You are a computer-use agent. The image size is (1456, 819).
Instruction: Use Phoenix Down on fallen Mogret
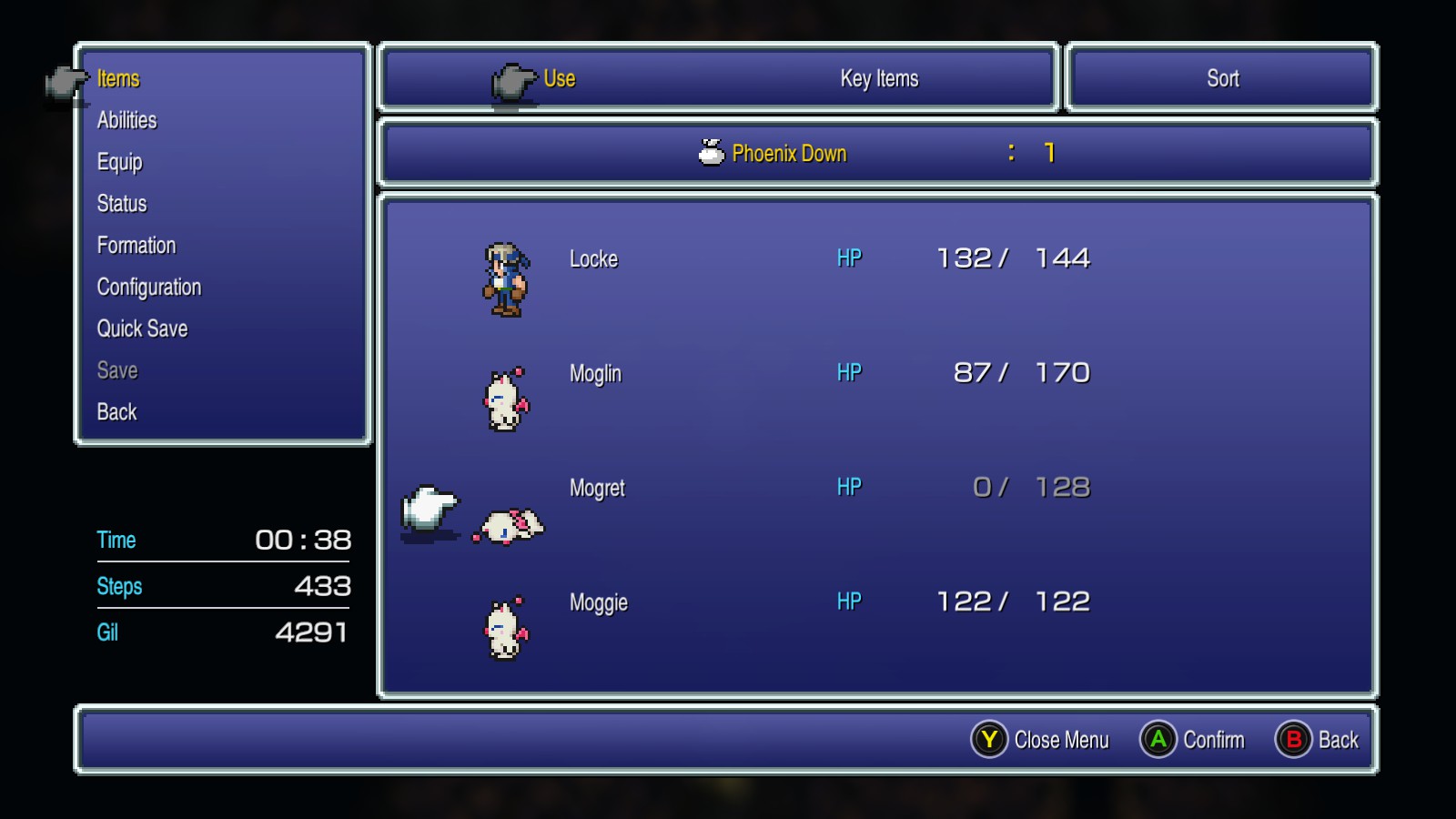coord(597,489)
